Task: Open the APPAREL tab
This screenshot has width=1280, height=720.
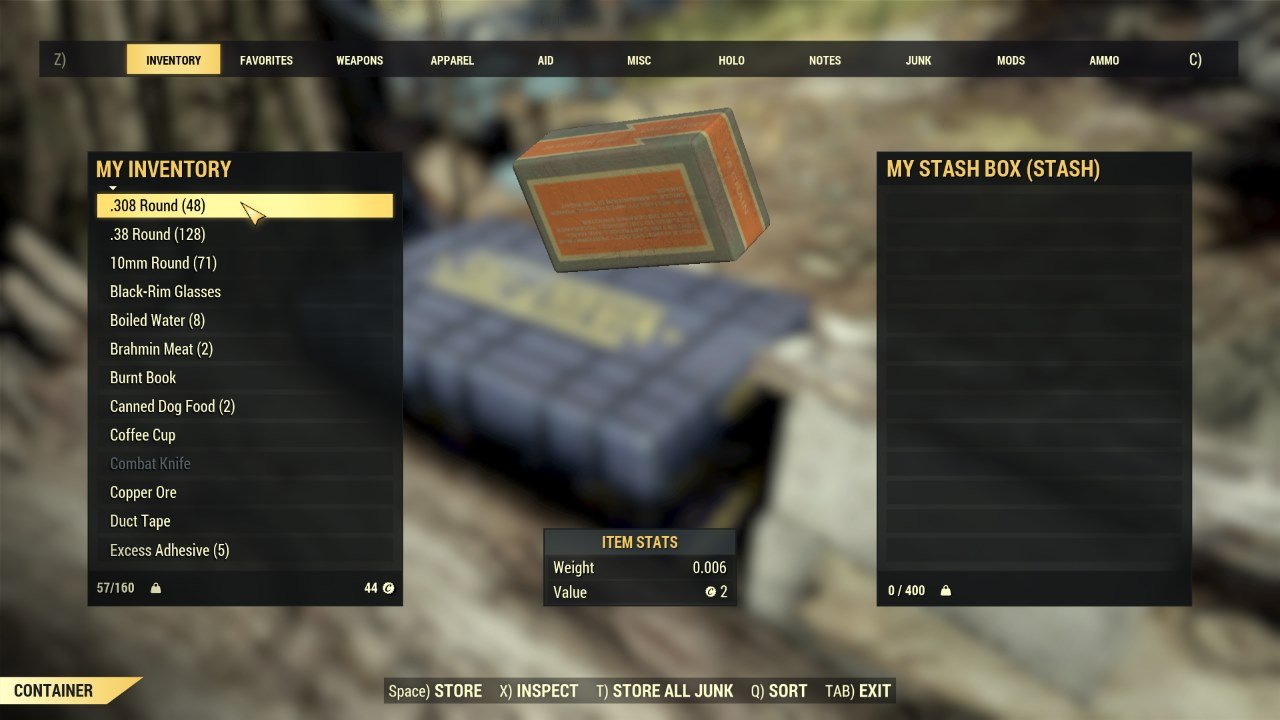Action: coord(452,60)
